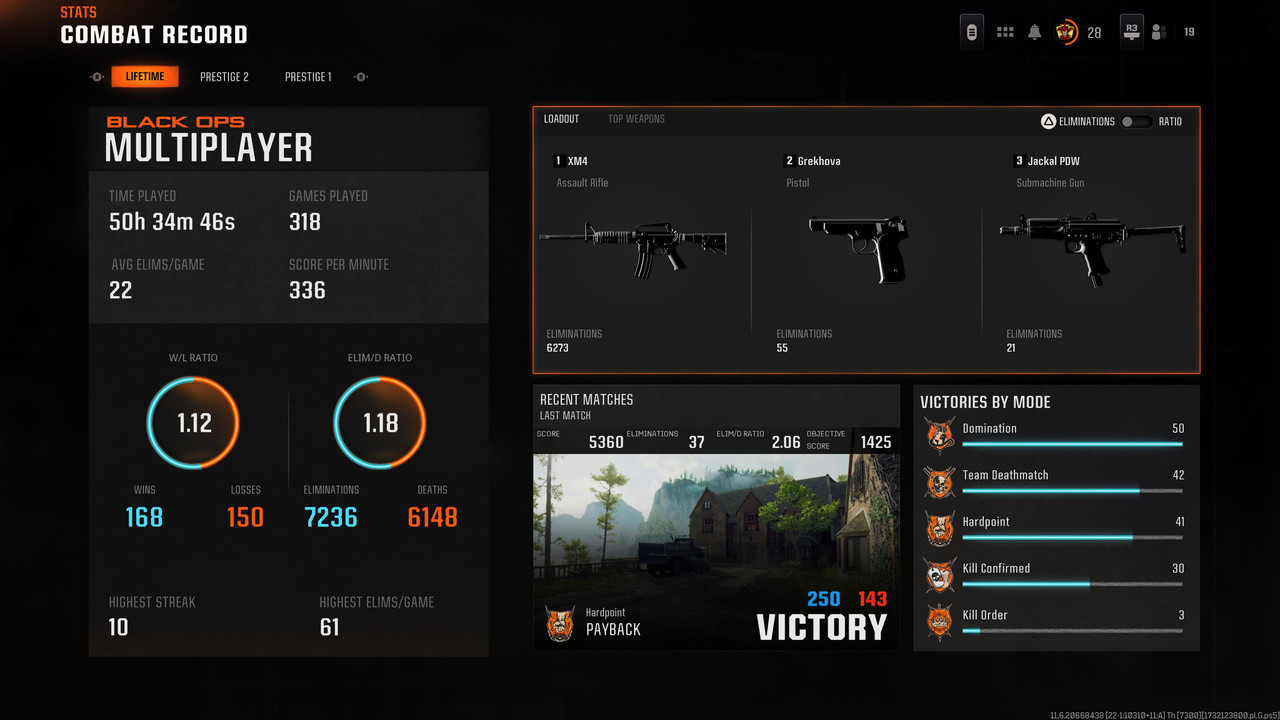This screenshot has height=720, width=1280.
Task: Select the Prestige 1 tab
Action: pyautogui.click(x=308, y=77)
